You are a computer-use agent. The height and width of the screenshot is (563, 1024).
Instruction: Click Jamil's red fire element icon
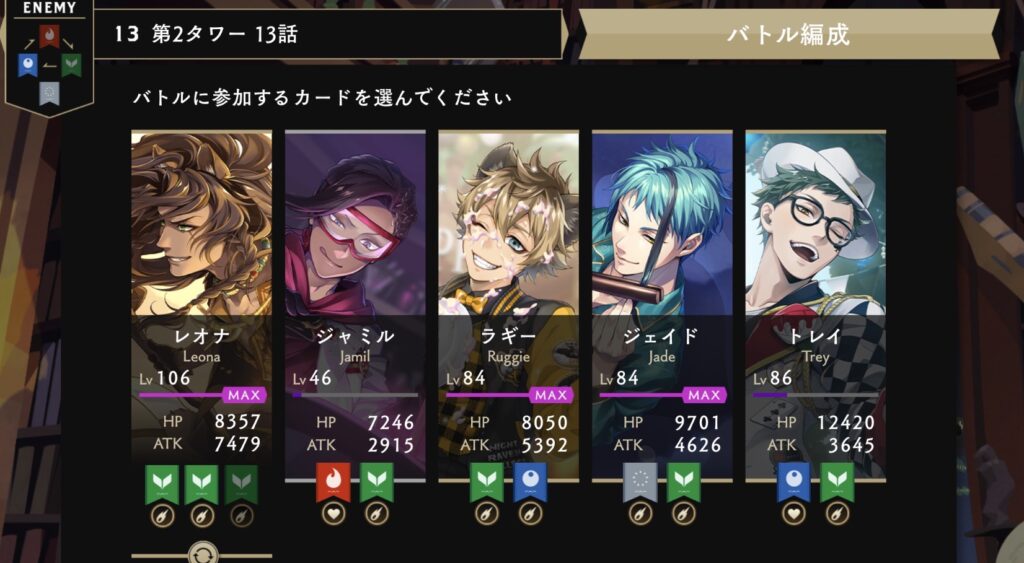[333, 482]
